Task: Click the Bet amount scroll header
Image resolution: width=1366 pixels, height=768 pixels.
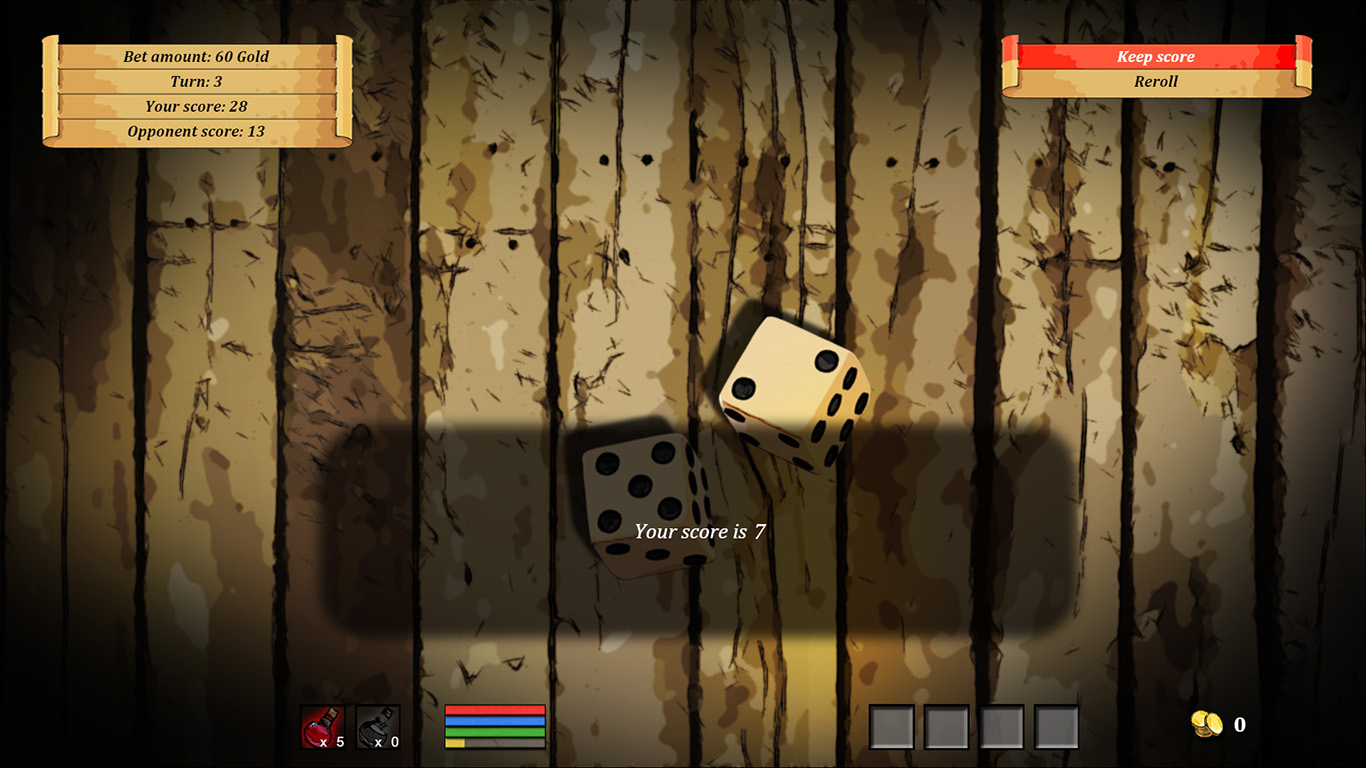Action: point(196,56)
